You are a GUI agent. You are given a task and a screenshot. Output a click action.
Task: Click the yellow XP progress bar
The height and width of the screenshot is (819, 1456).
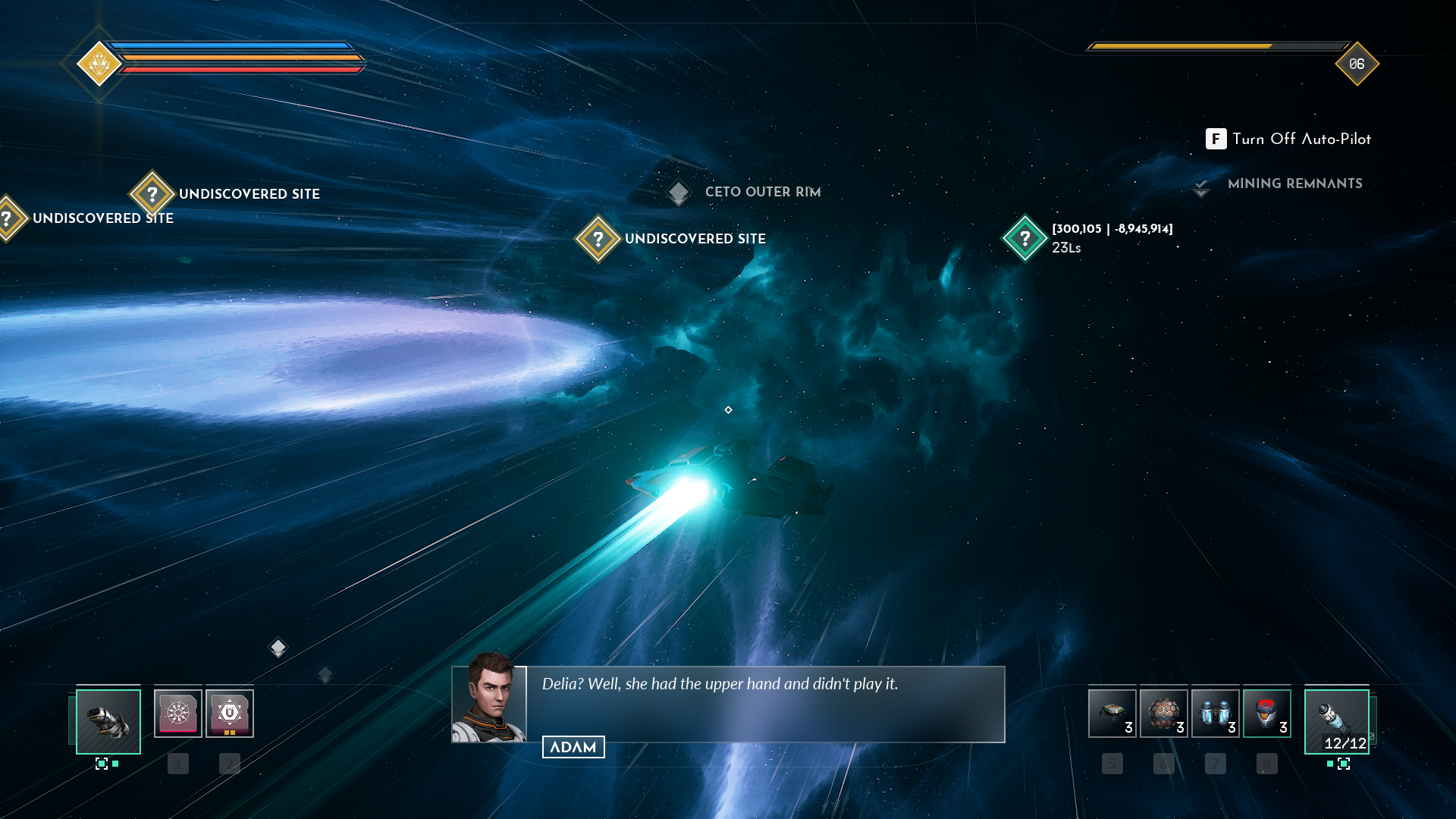(x=1183, y=45)
